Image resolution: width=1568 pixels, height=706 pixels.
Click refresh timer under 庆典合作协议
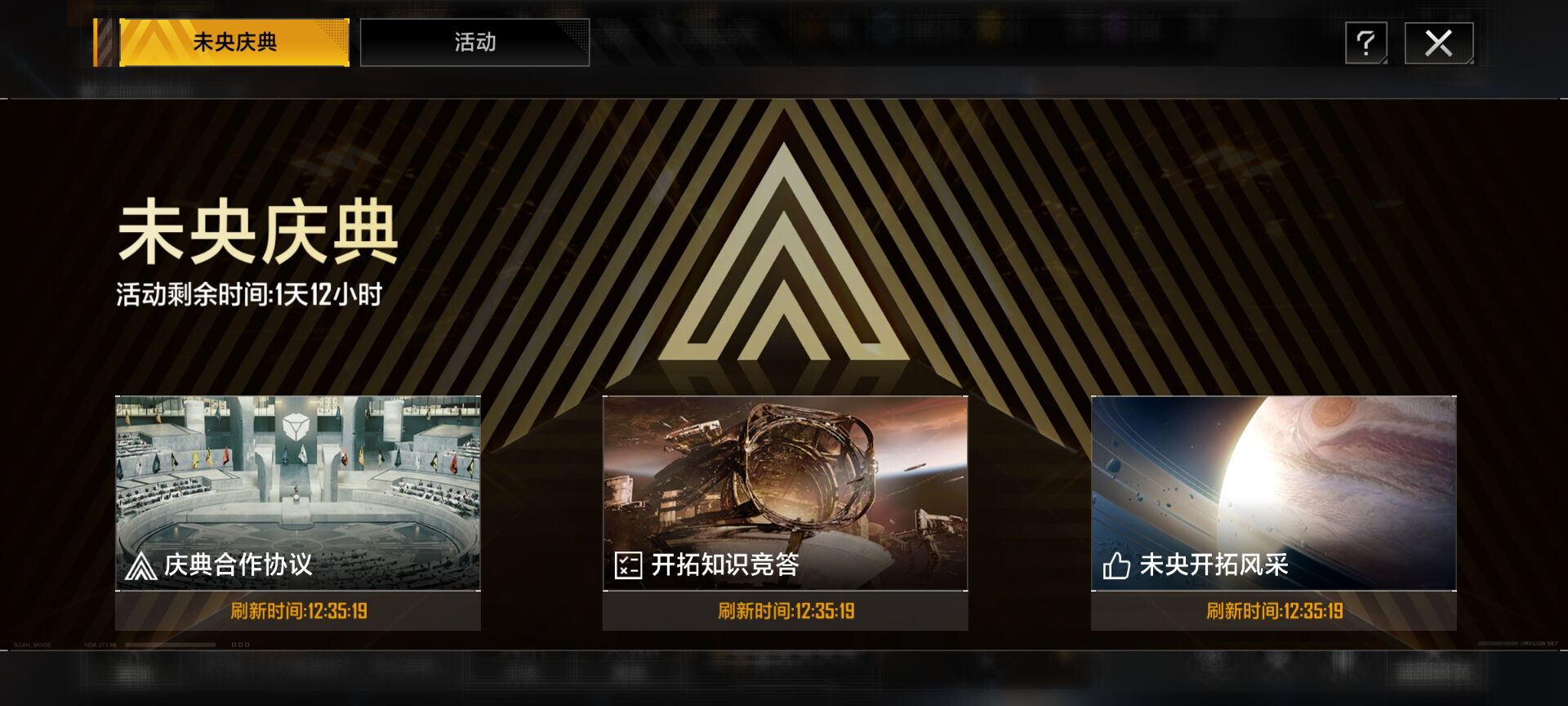pos(297,610)
